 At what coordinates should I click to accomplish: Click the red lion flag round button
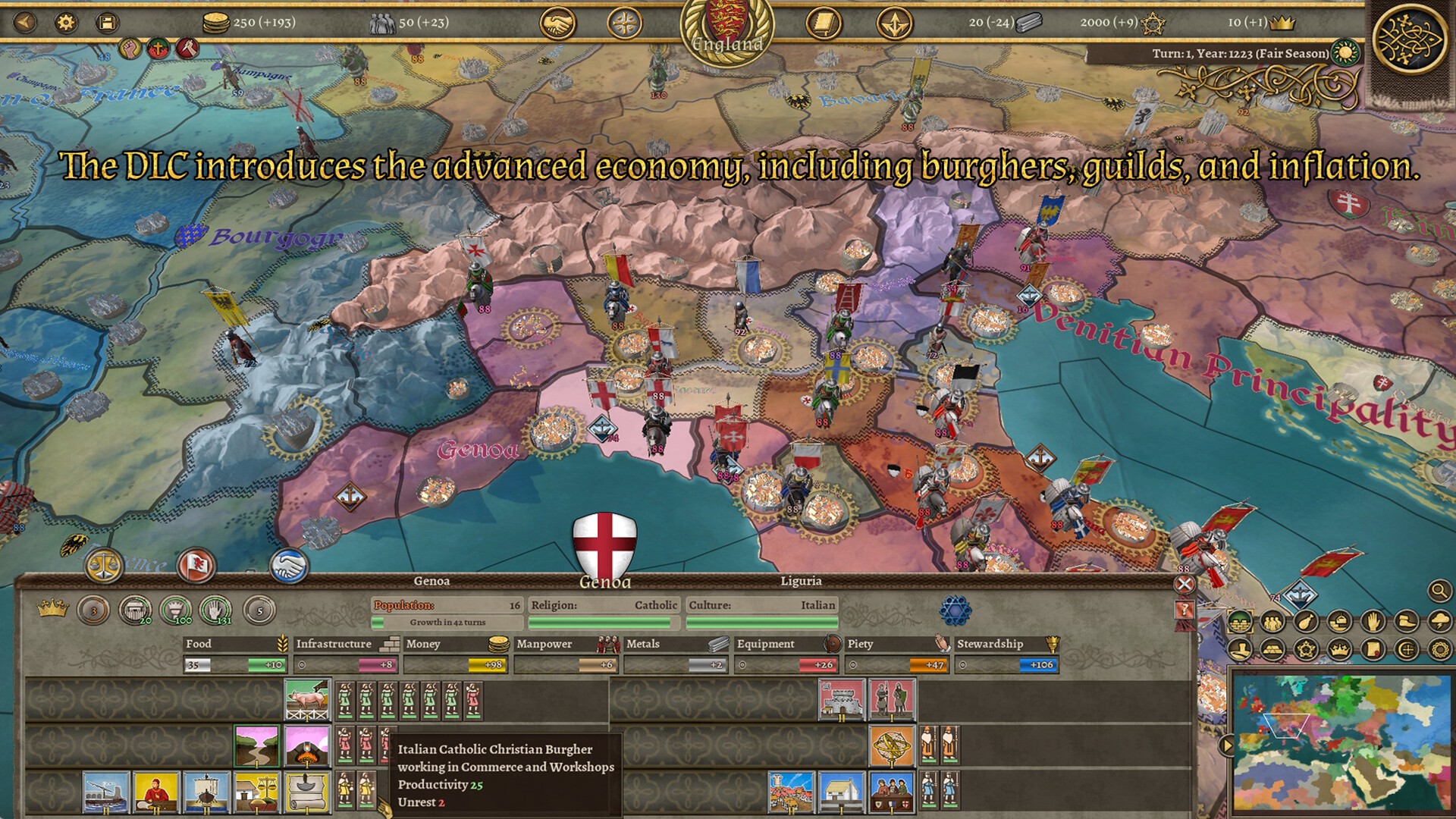(195, 565)
